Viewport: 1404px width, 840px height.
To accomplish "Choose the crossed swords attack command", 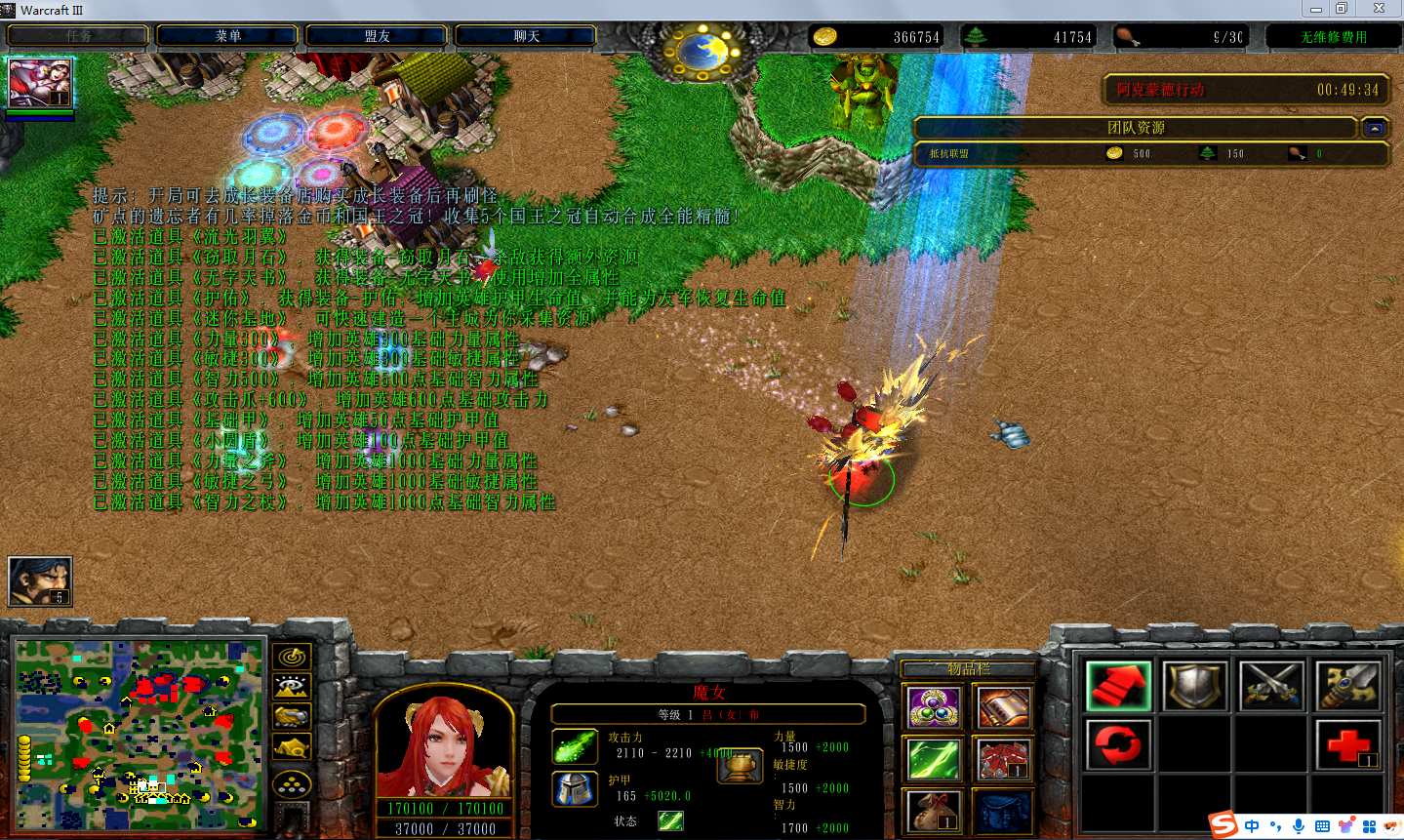I will coord(1272,685).
